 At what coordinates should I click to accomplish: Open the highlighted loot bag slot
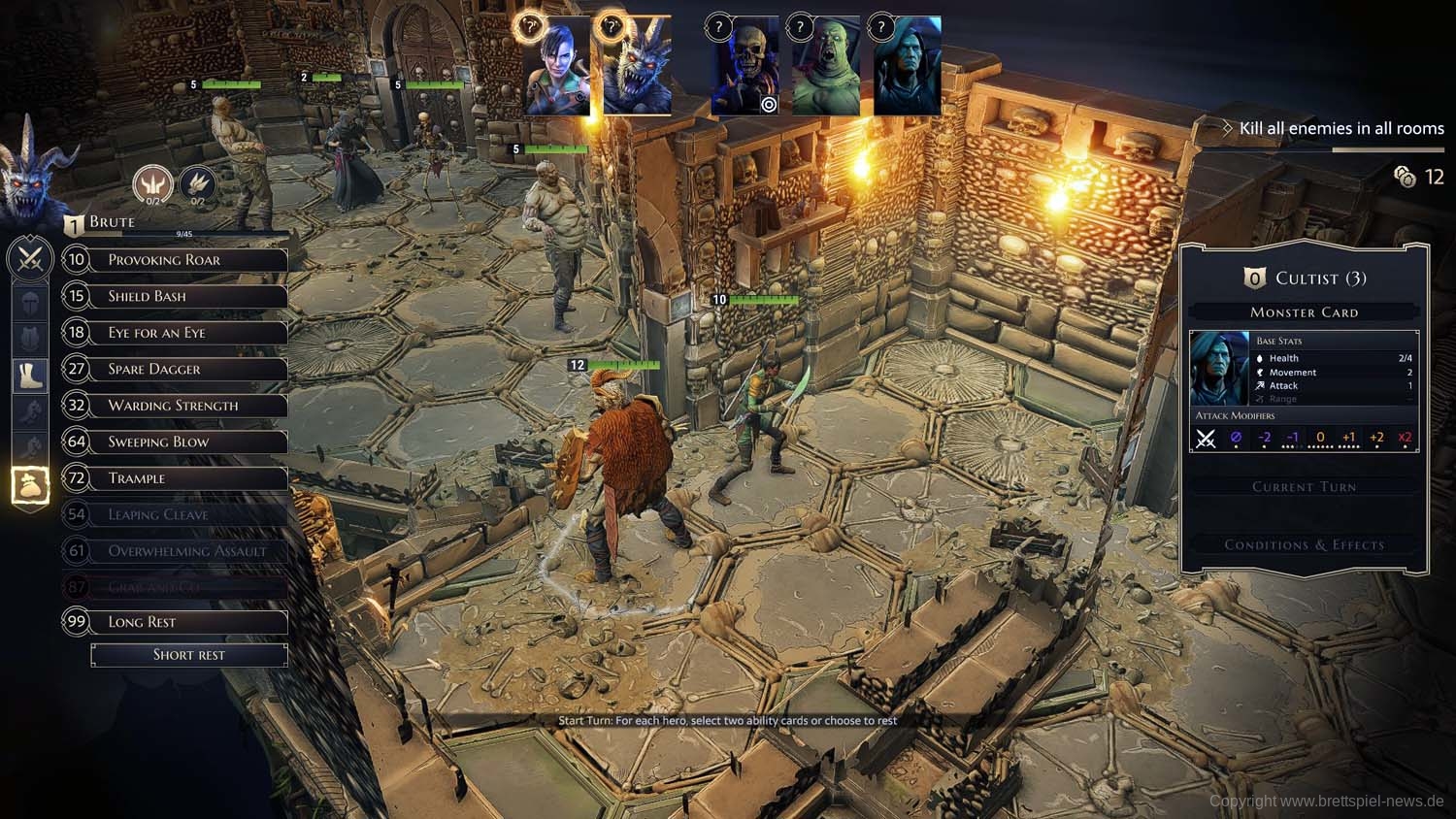pyautogui.click(x=30, y=485)
